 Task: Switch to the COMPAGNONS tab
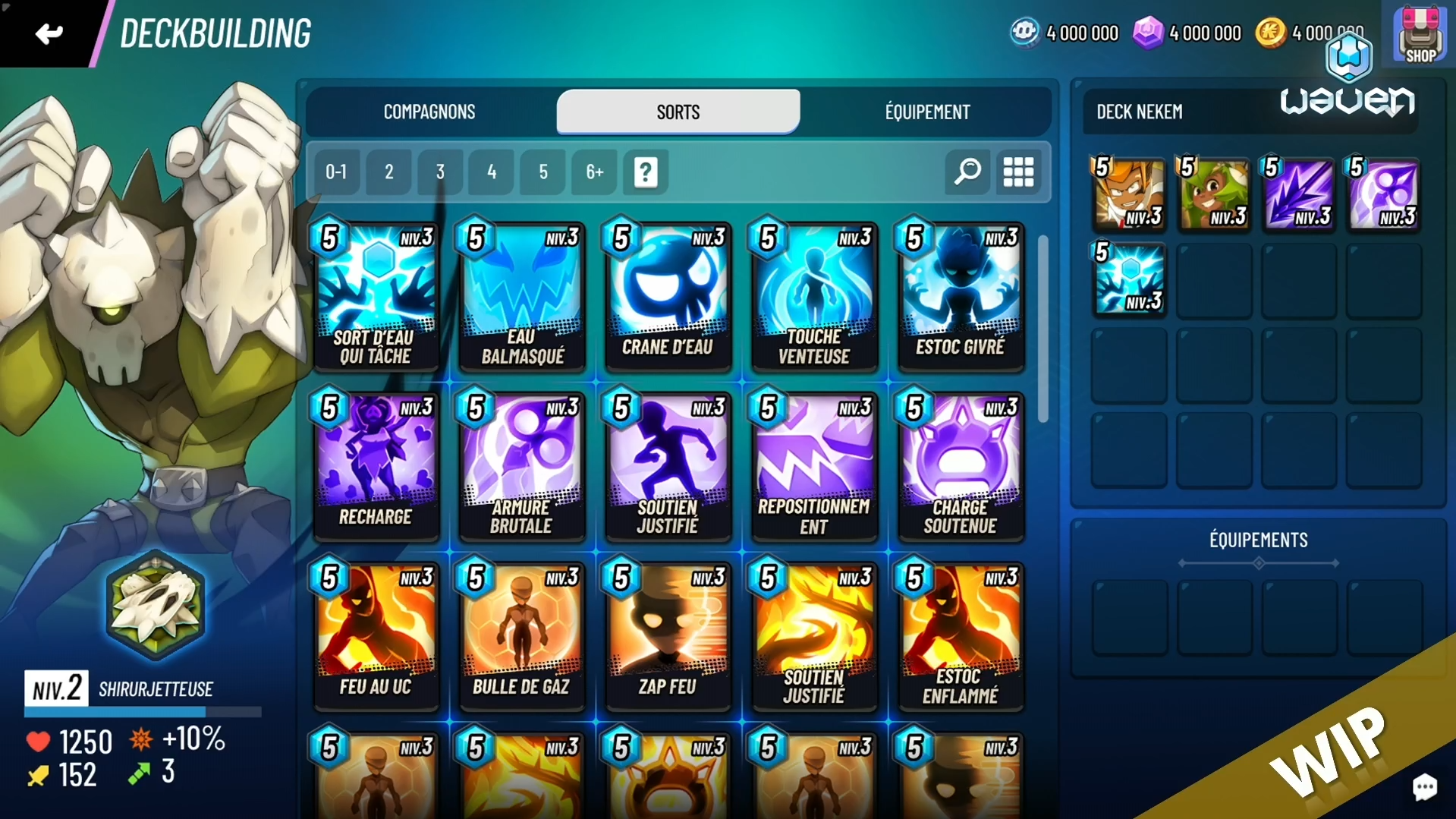point(429,112)
